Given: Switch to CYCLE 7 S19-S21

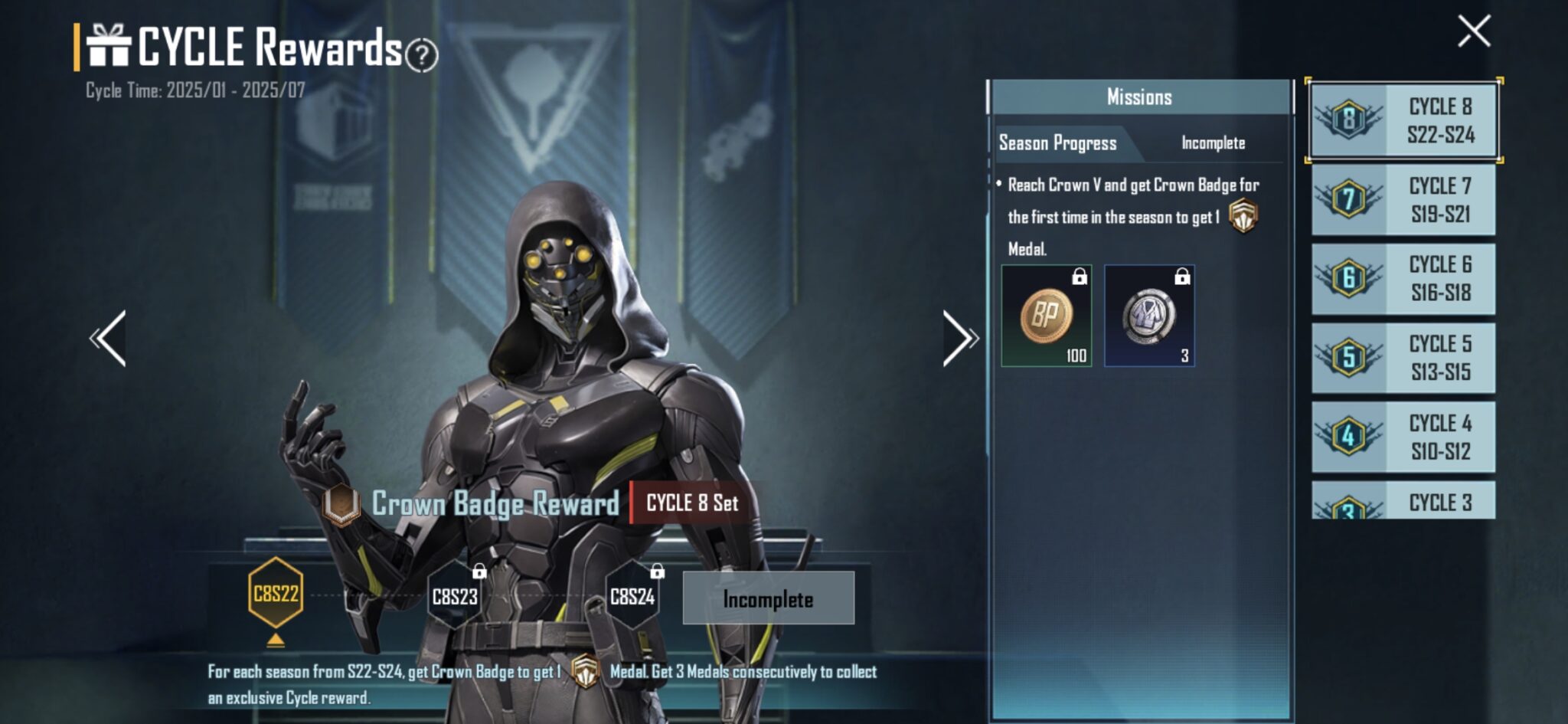Looking at the screenshot, I should pyautogui.click(x=1403, y=200).
